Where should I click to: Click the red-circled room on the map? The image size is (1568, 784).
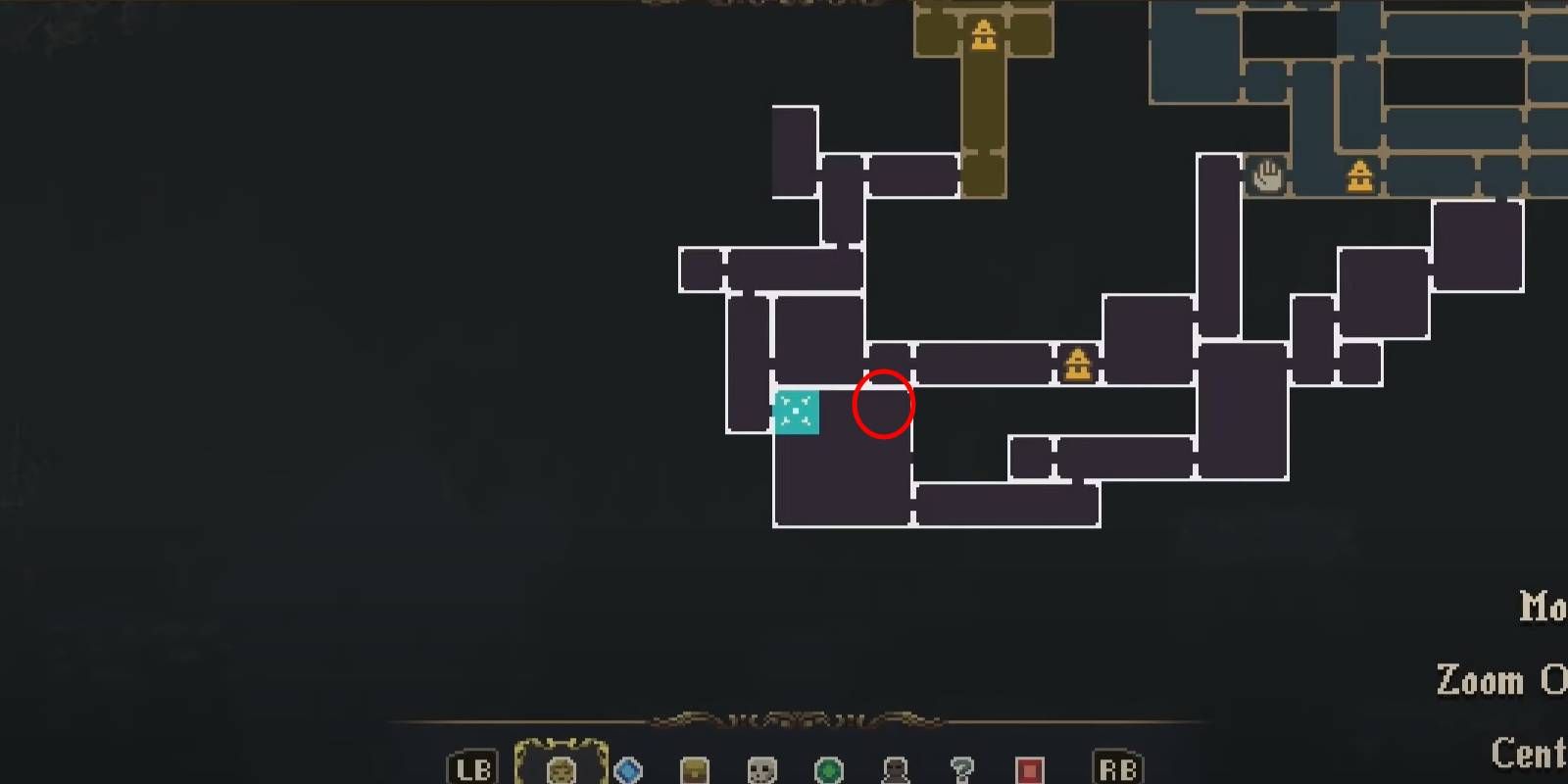pos(884,404)
